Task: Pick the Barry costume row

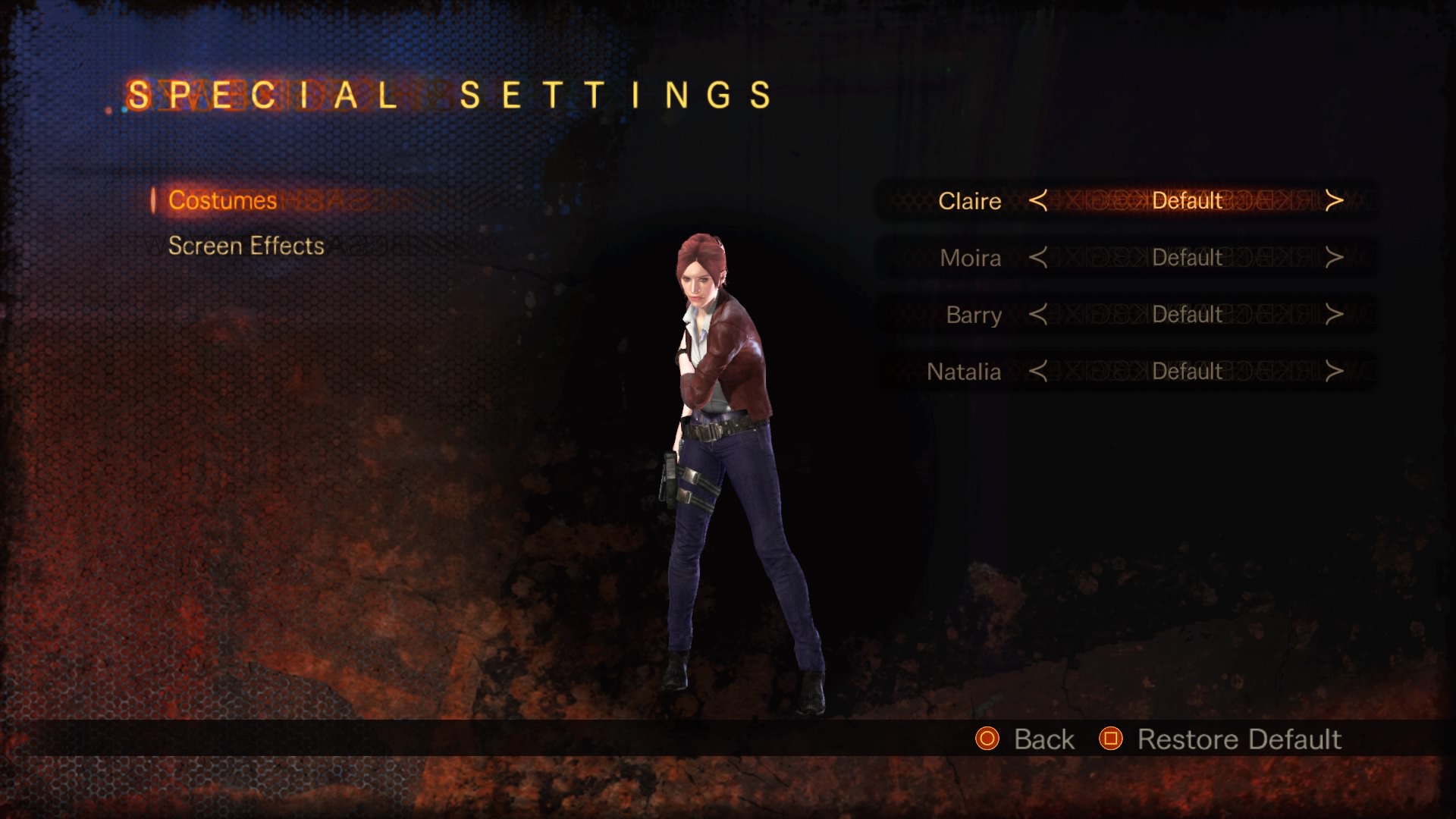Action: (x=974, y=315)
